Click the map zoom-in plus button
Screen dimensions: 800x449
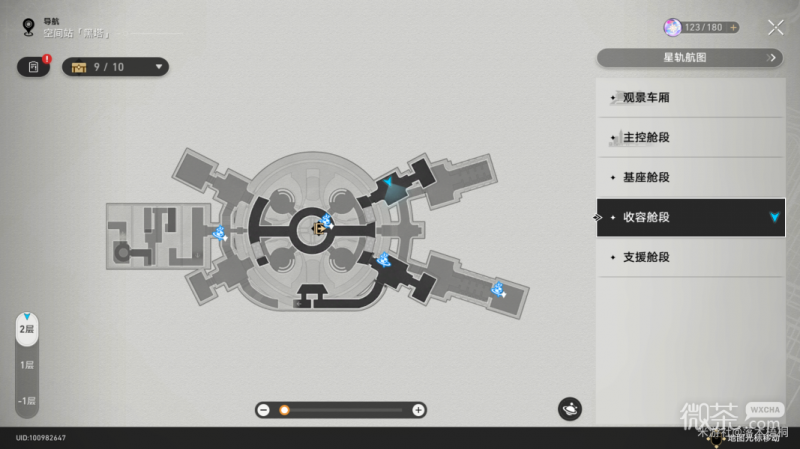pyautogui.click(x=419, y=410)
